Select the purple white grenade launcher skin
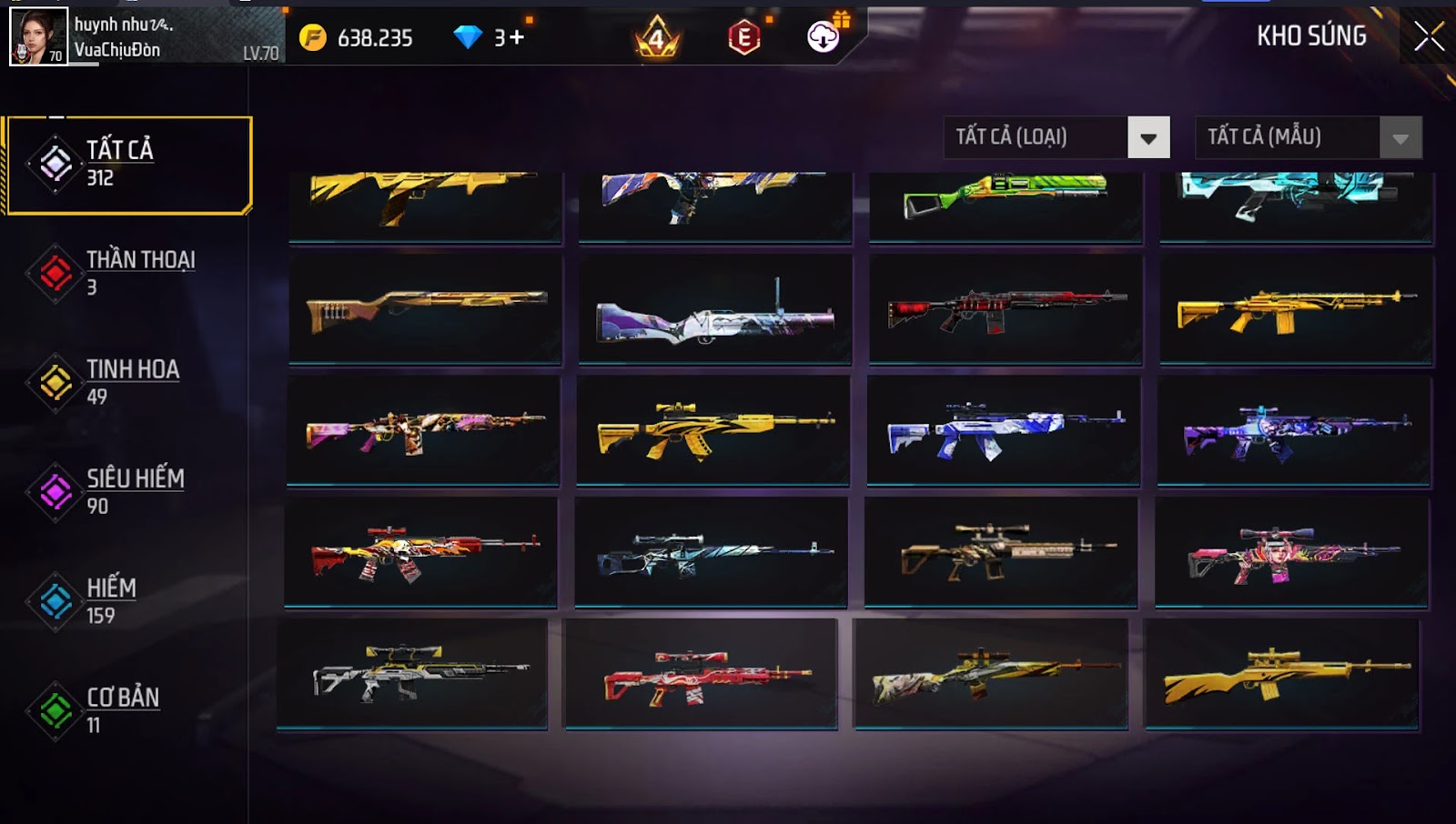 tap(715, 311)
